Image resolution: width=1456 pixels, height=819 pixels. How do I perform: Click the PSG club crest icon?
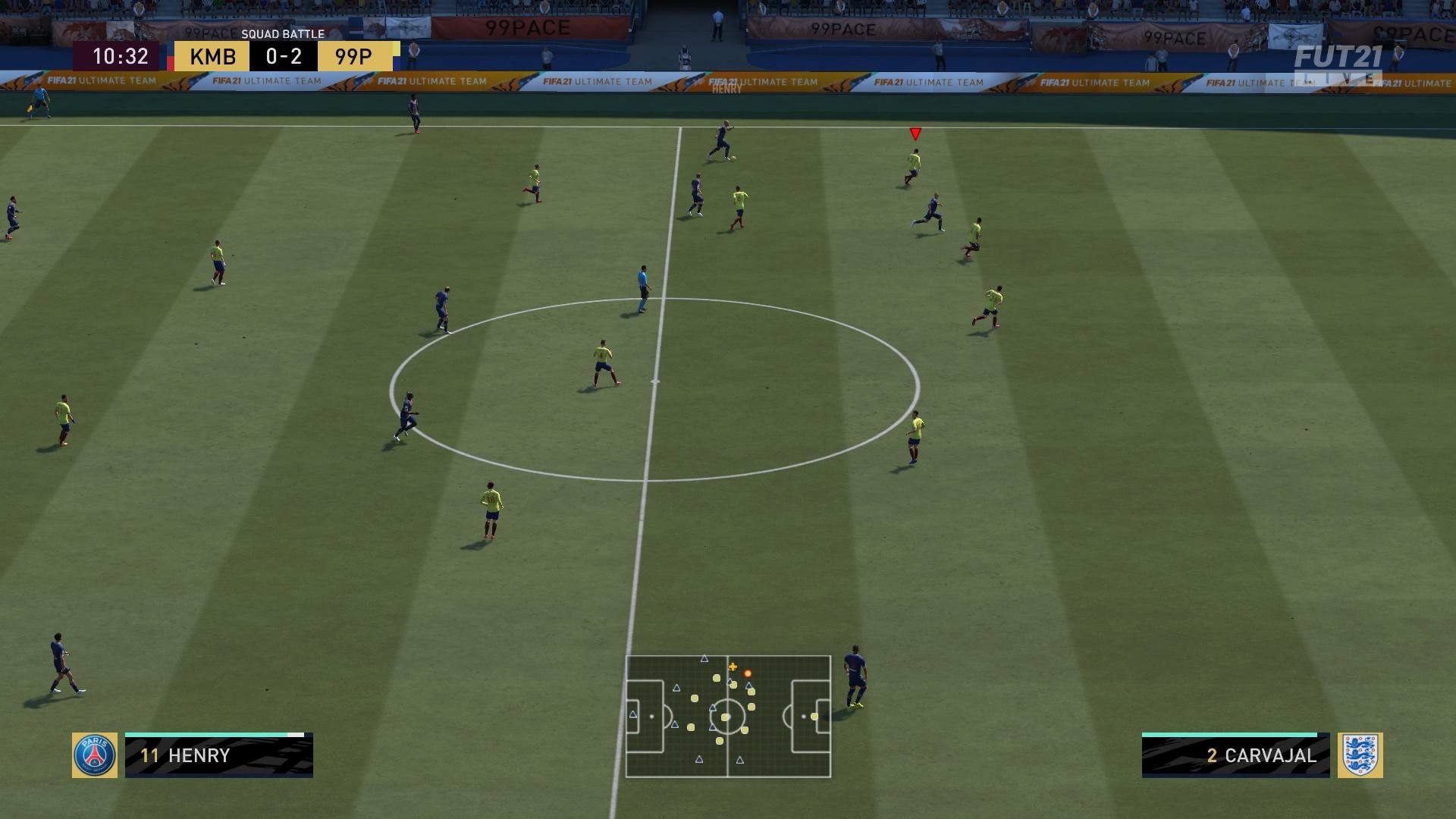coord(95,755)
